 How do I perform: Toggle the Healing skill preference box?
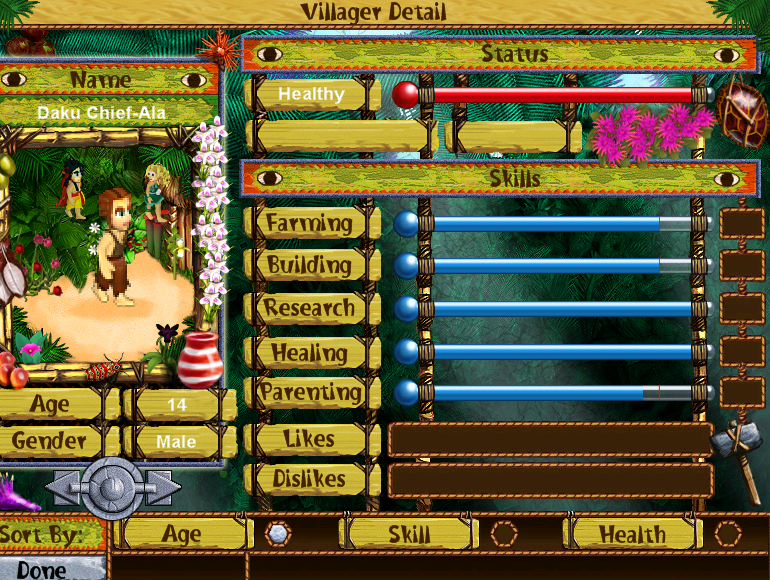(741, 351)
